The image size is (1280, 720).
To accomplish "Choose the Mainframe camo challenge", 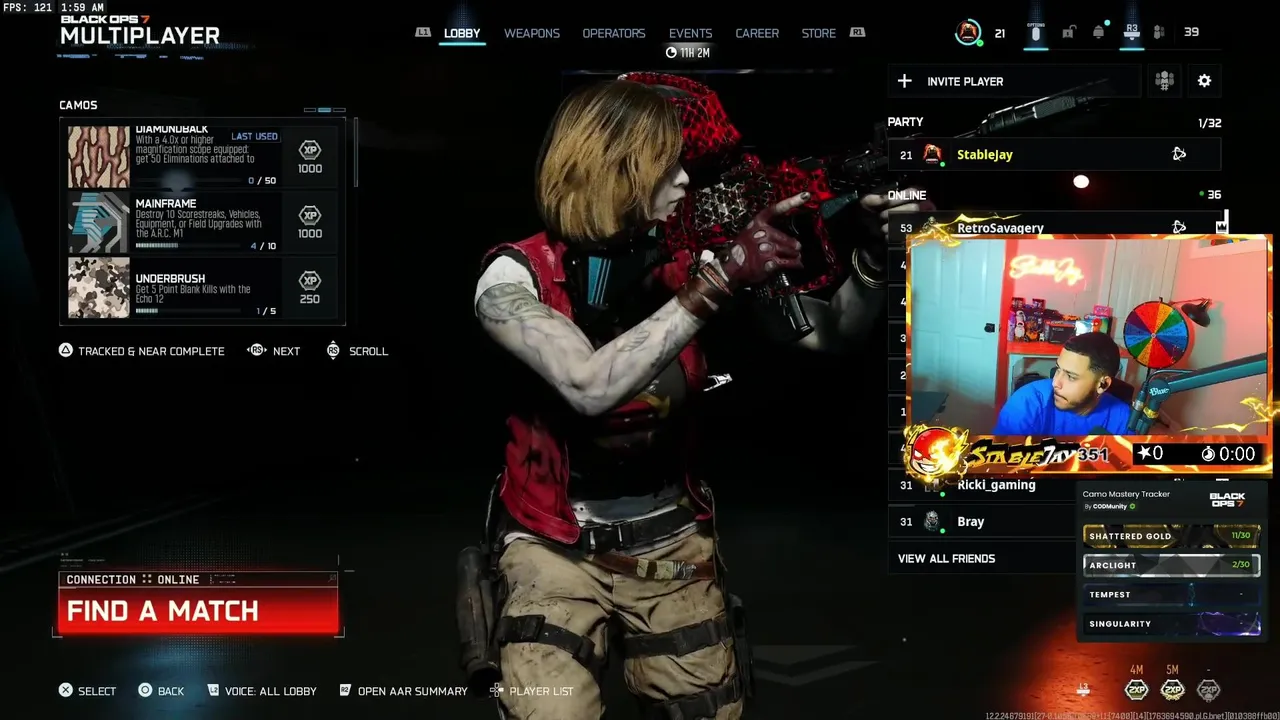I will (x=203, y=222).
